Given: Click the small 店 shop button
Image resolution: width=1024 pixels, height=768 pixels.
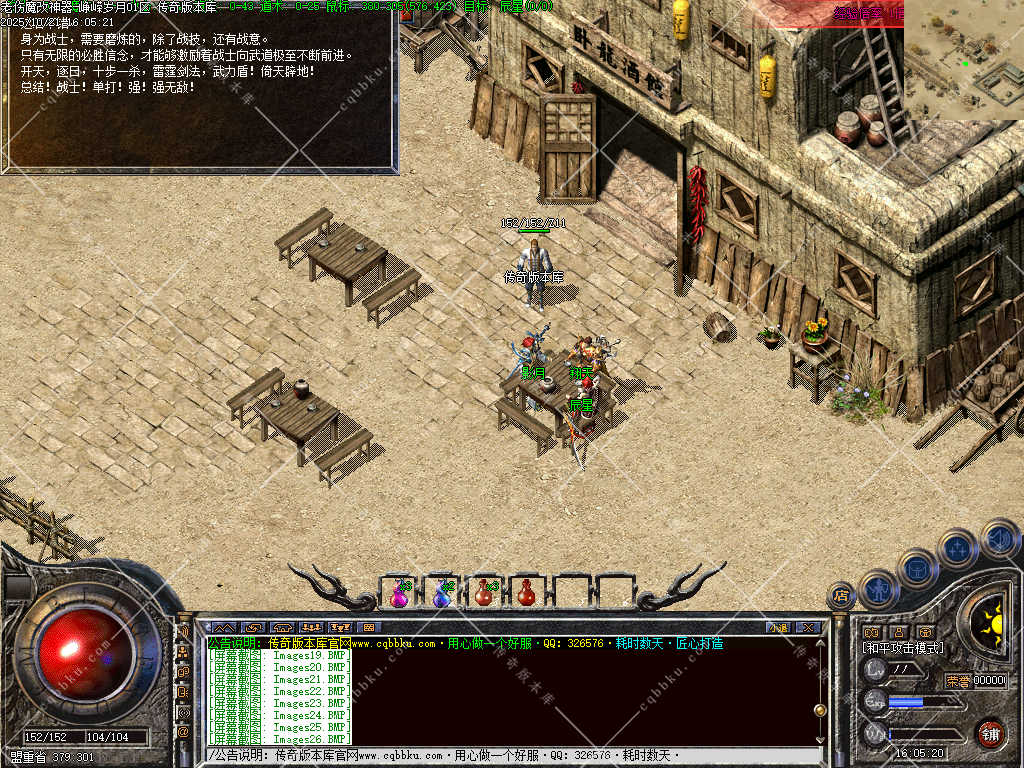Looking at the screenshot, I should pyautogui.click(x=841, y=596).
